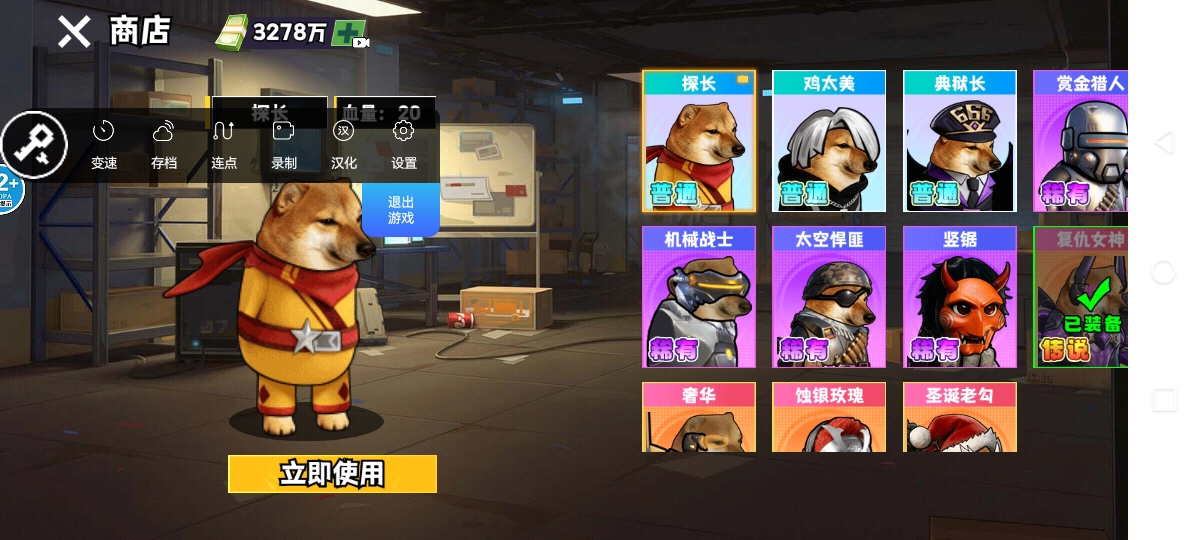
Task: Tap the blue 退出游戏 button
Action: pos(401,209)
